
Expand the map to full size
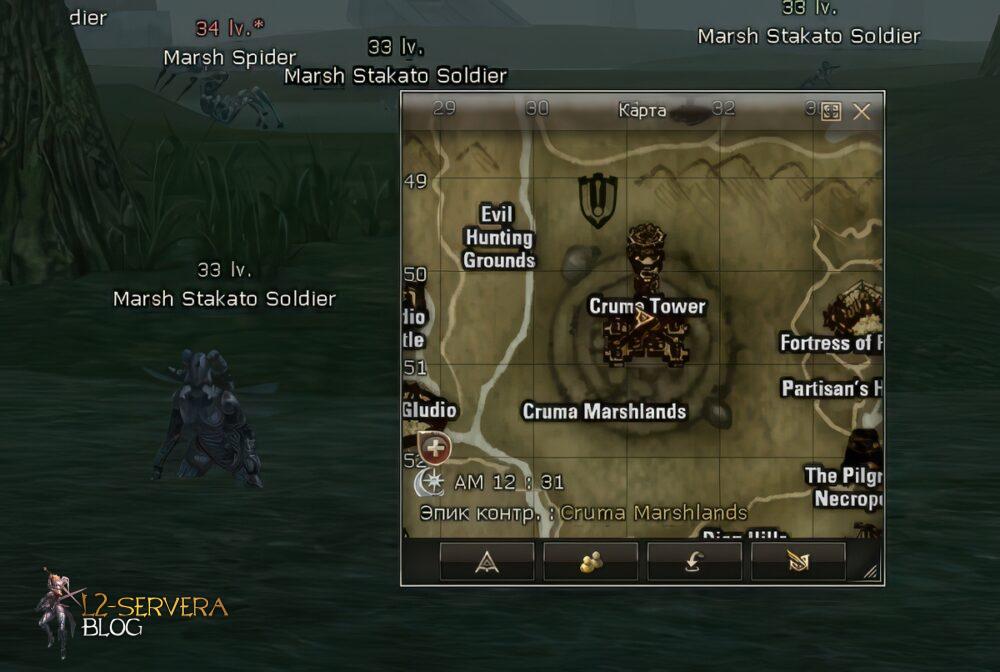click(x=831, y=112)
